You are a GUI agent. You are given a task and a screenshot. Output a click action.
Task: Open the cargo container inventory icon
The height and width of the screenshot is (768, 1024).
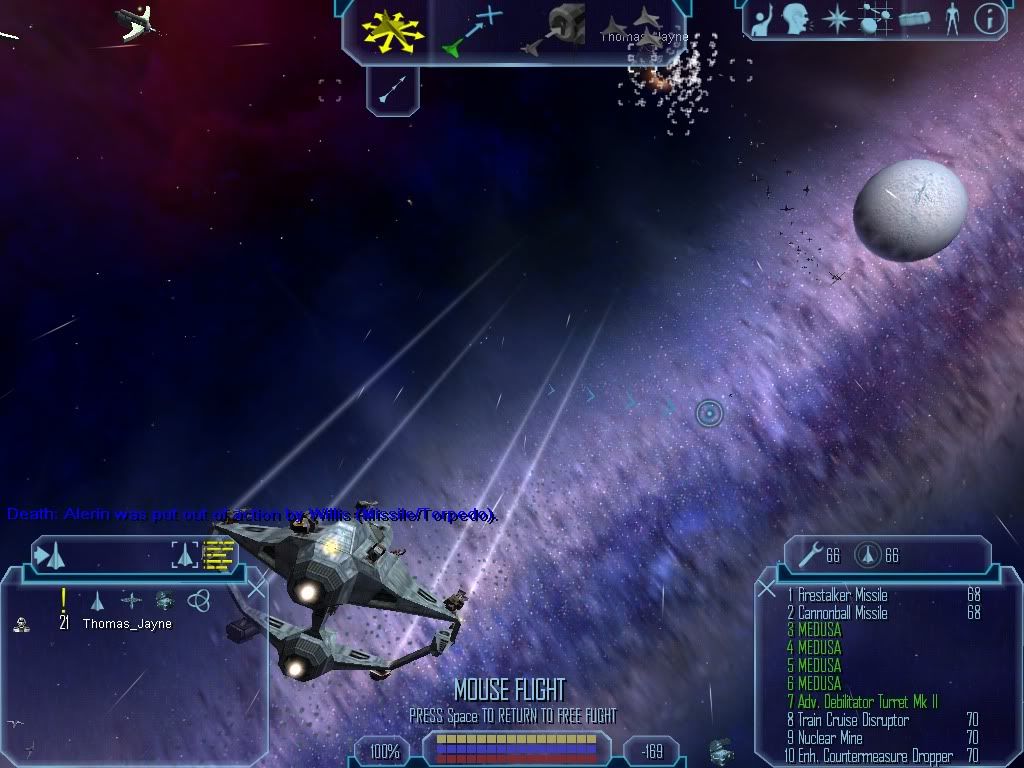[x=914, y=19]
